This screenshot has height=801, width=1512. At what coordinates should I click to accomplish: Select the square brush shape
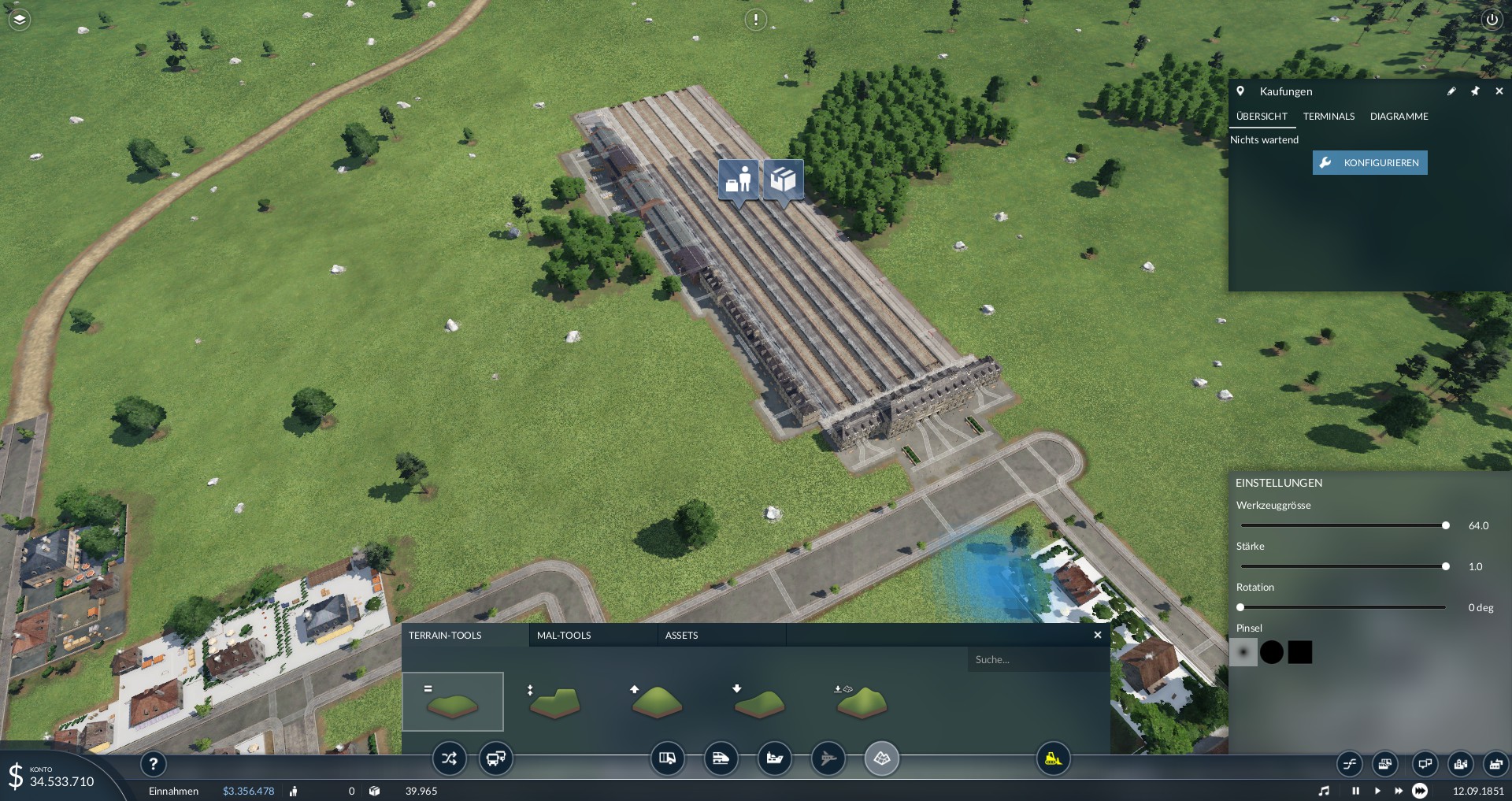(1300, 652)
